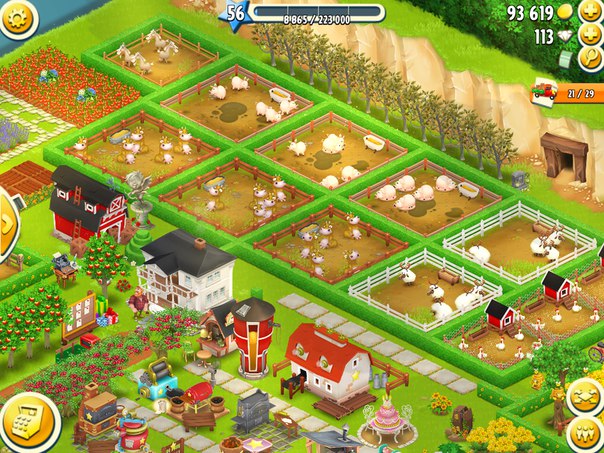
Task: Tap the edit farm layout button
Action: (586, 397)
